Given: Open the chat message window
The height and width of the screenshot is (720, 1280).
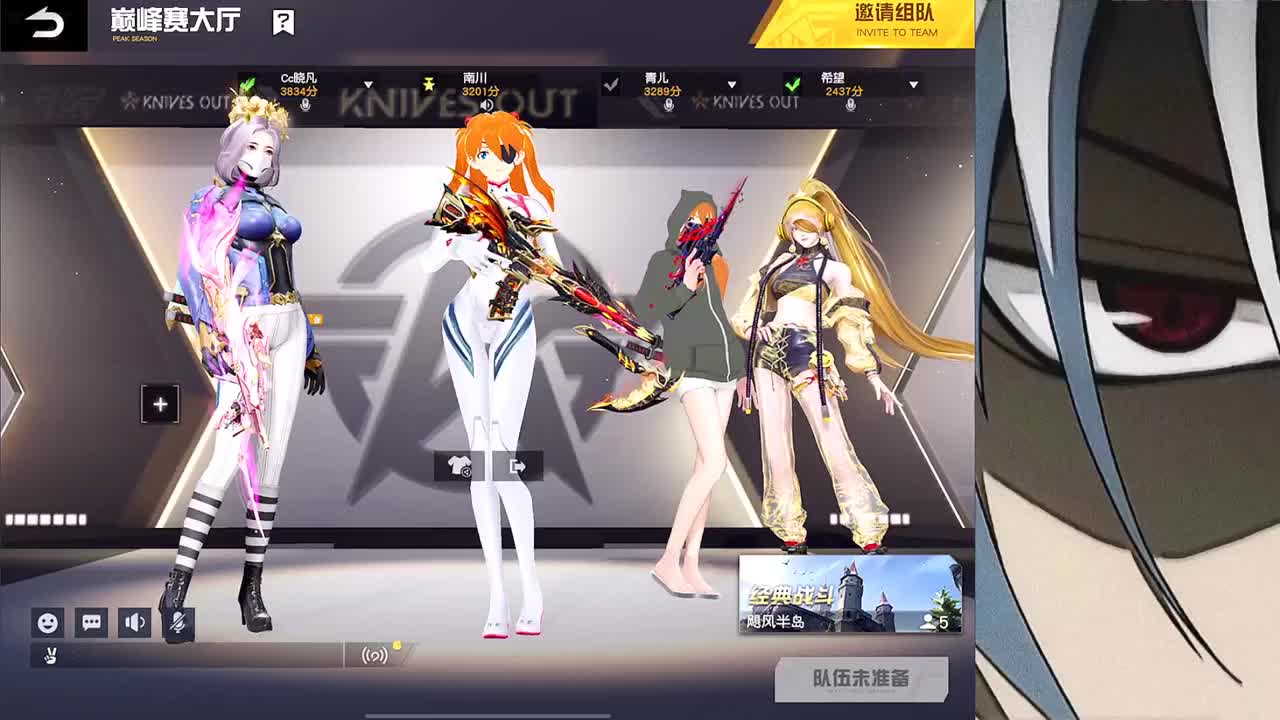Looking at the screenshot, I should [x=92, y=623].
